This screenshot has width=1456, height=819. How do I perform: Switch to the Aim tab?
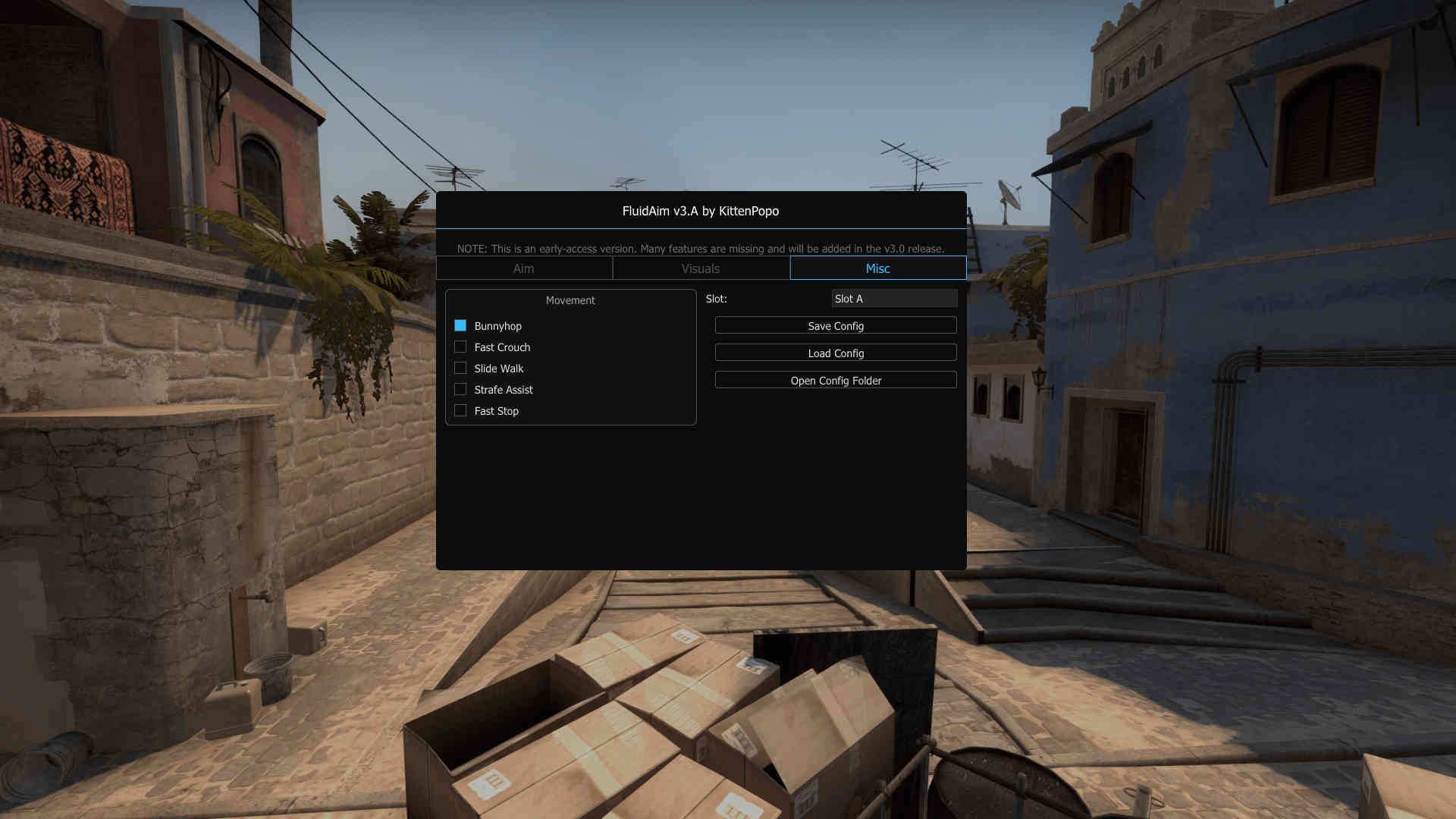524,268
